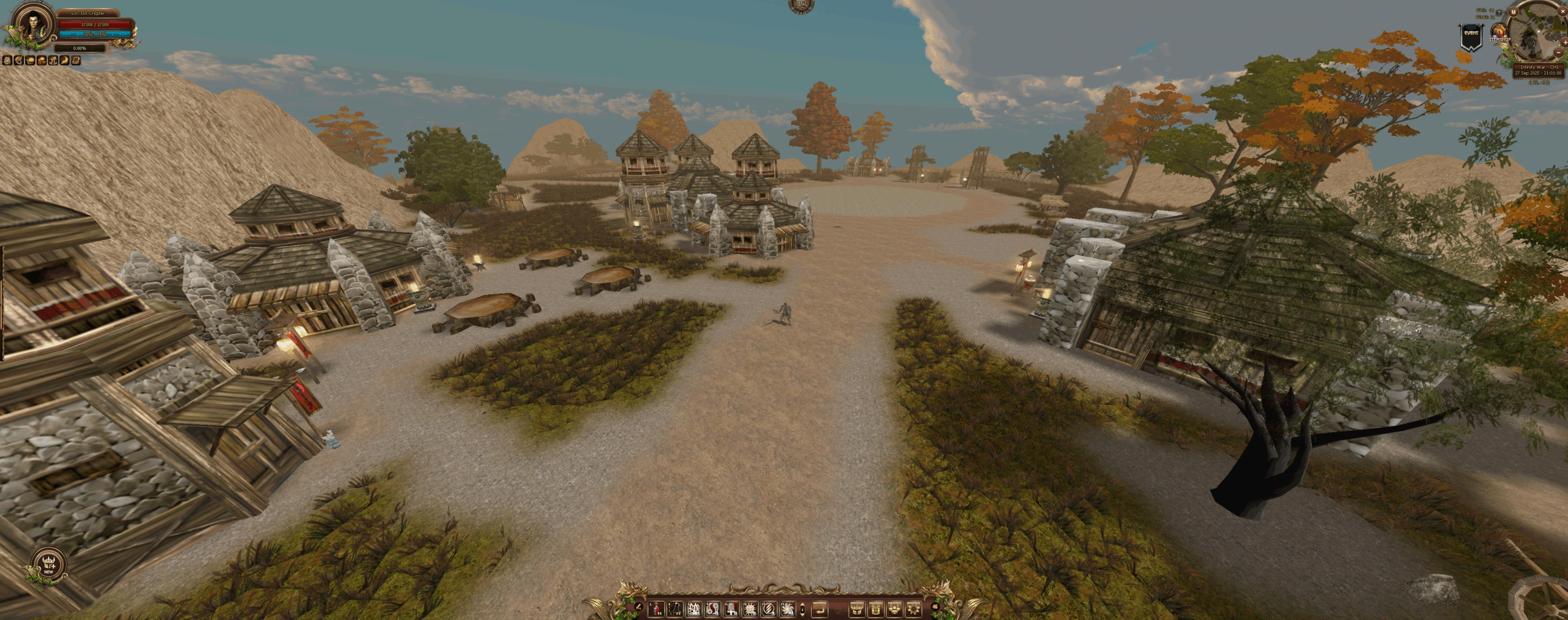Click the question mark help icon
The width and height of the screenshot is (1568, 620).
pos(1499,13)
